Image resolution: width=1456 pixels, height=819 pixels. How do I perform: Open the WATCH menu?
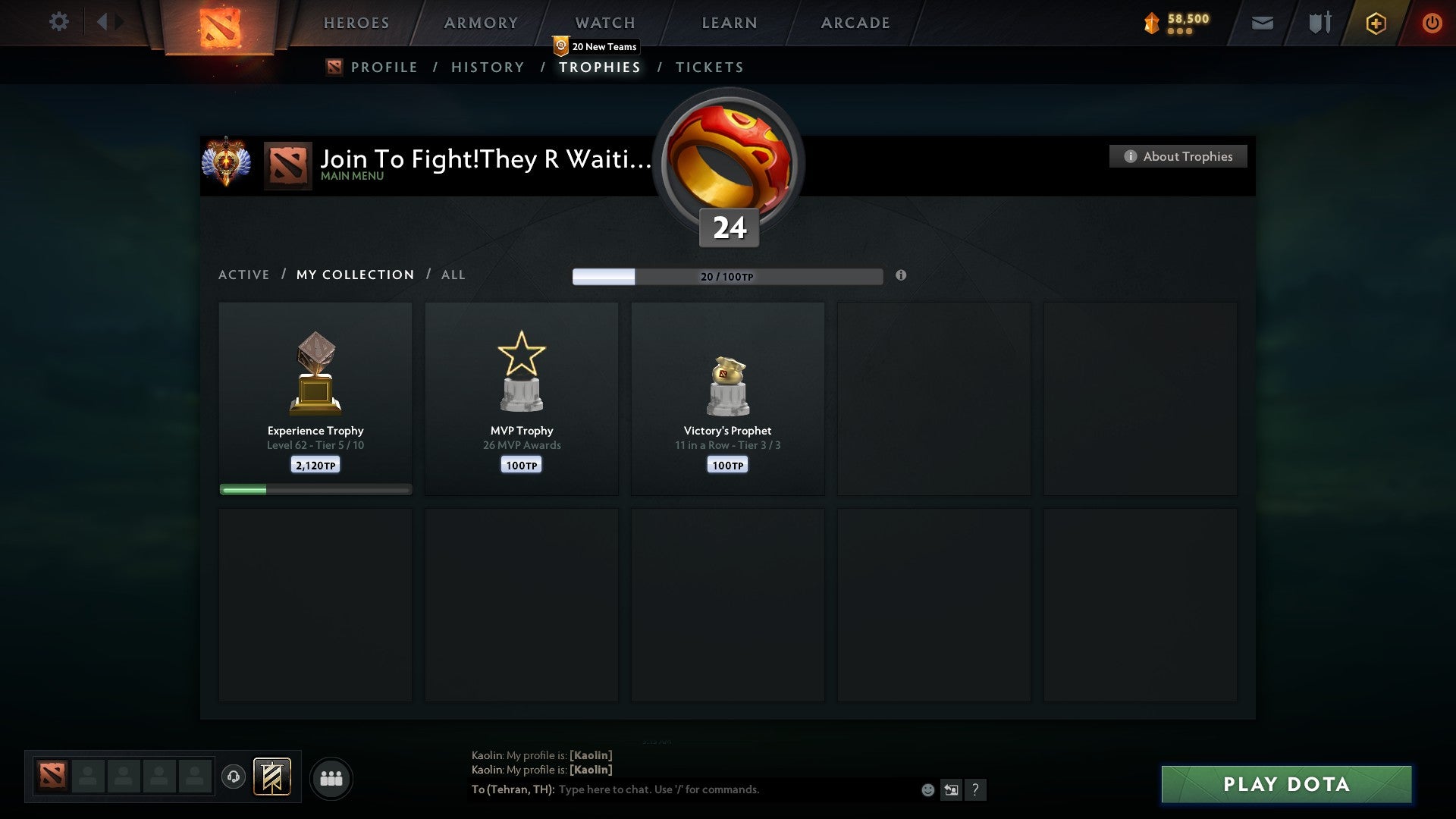(604, 23)
